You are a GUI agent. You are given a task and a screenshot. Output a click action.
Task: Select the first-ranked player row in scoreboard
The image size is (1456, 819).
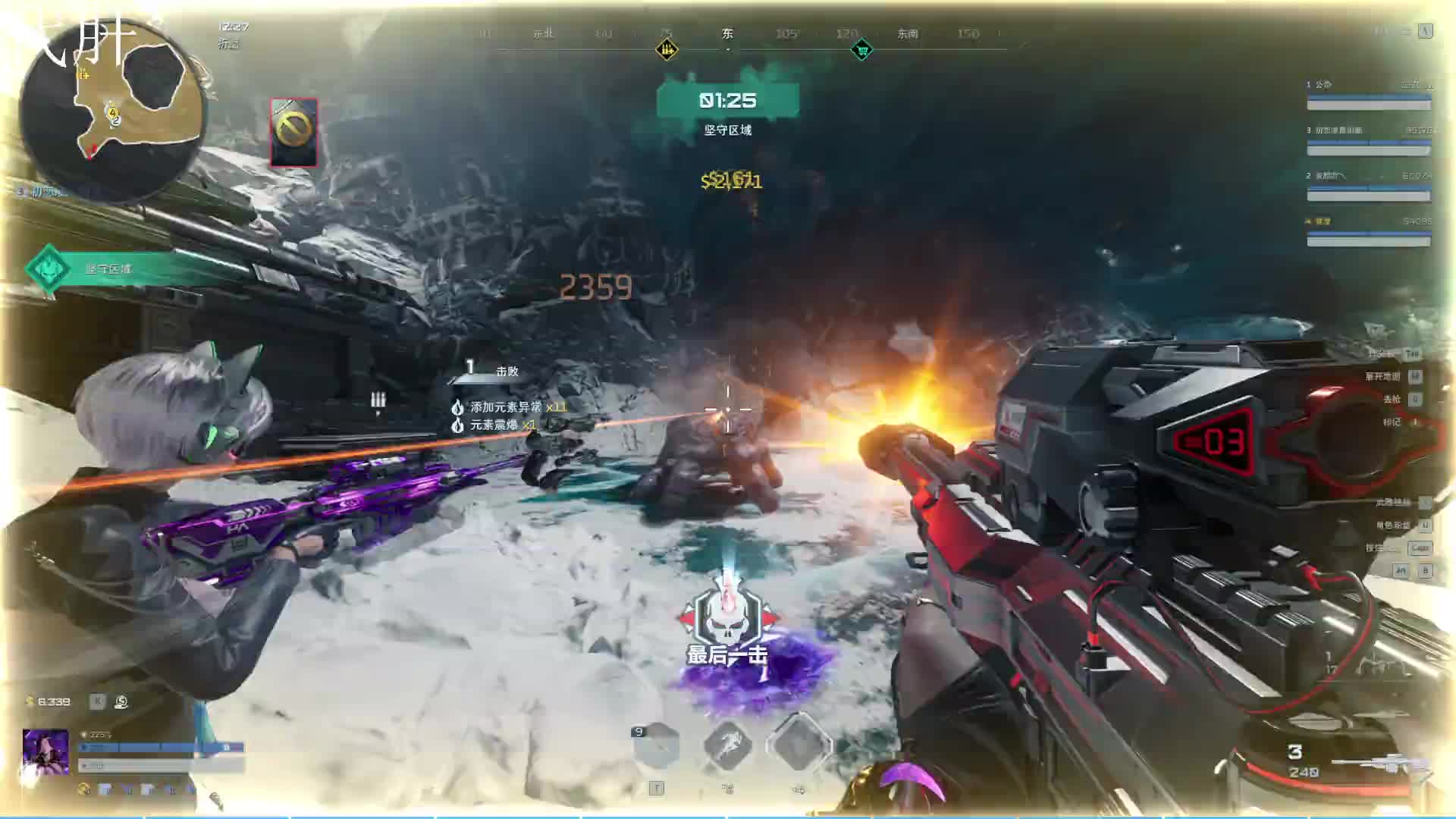tap(1368, 95)
